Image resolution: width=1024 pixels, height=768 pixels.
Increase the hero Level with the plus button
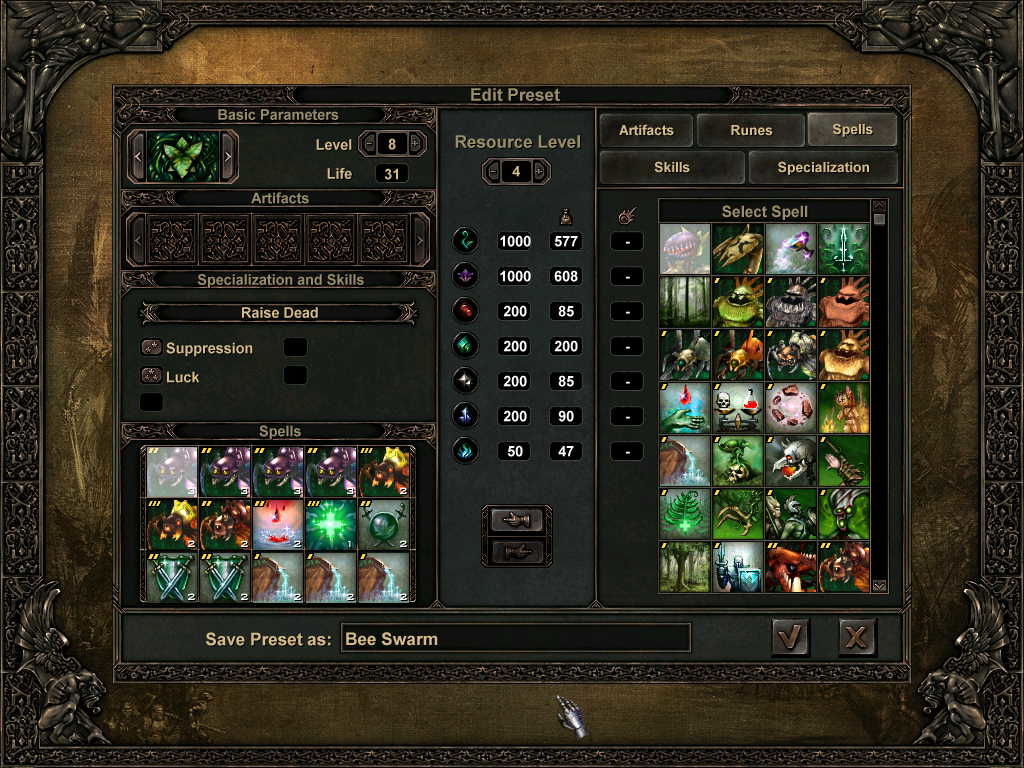[415, 144]
